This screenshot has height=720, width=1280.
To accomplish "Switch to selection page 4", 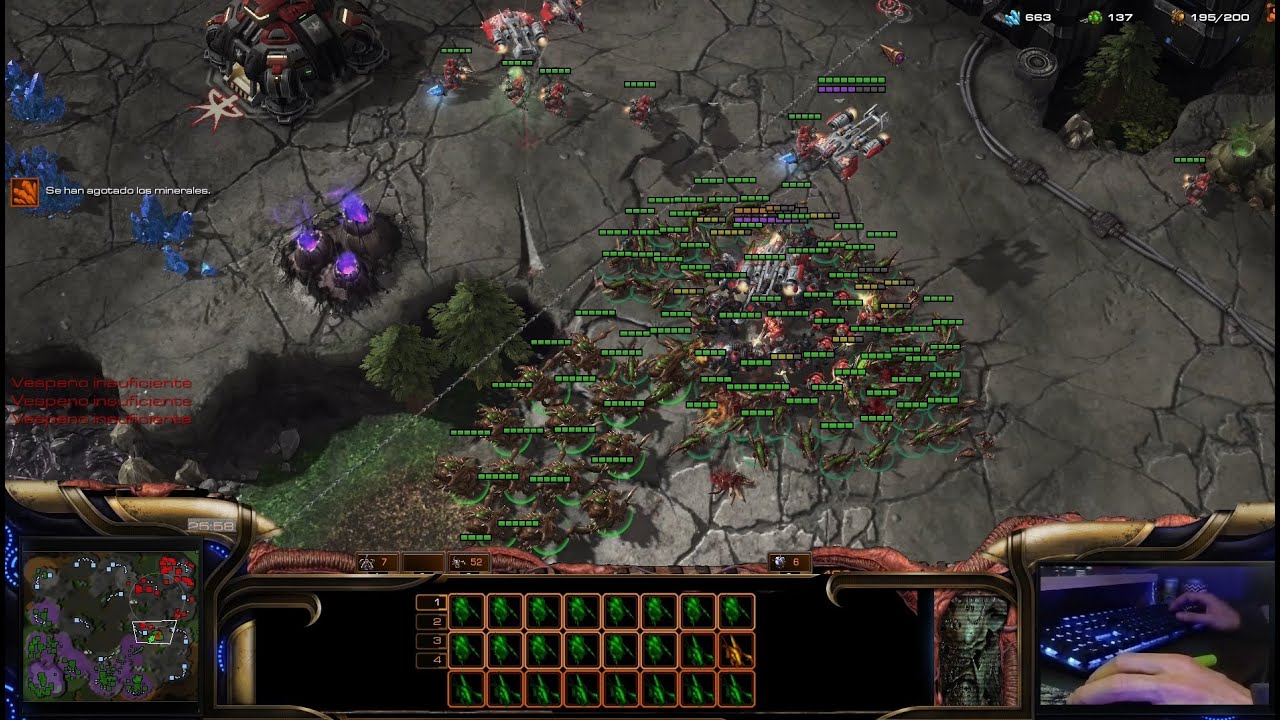I will (x=431, y=660).
